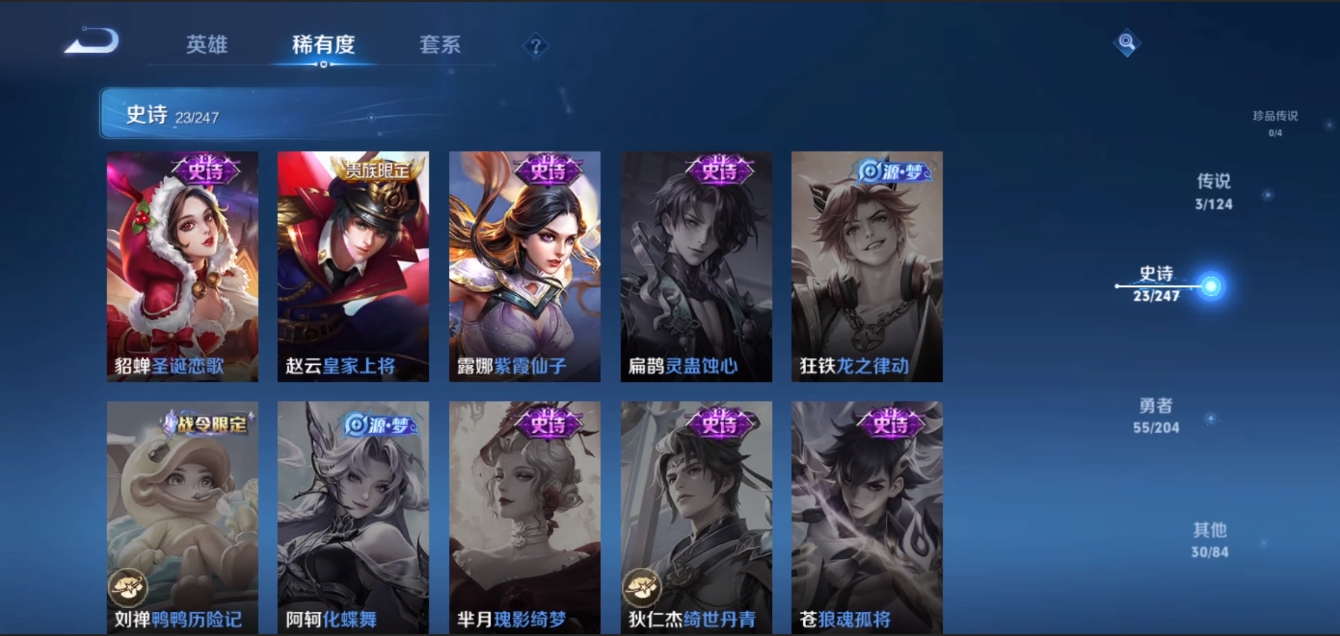Jump to the 传说 rarity section
This screenshot has height=636, width=1340.
point(1214,191)
